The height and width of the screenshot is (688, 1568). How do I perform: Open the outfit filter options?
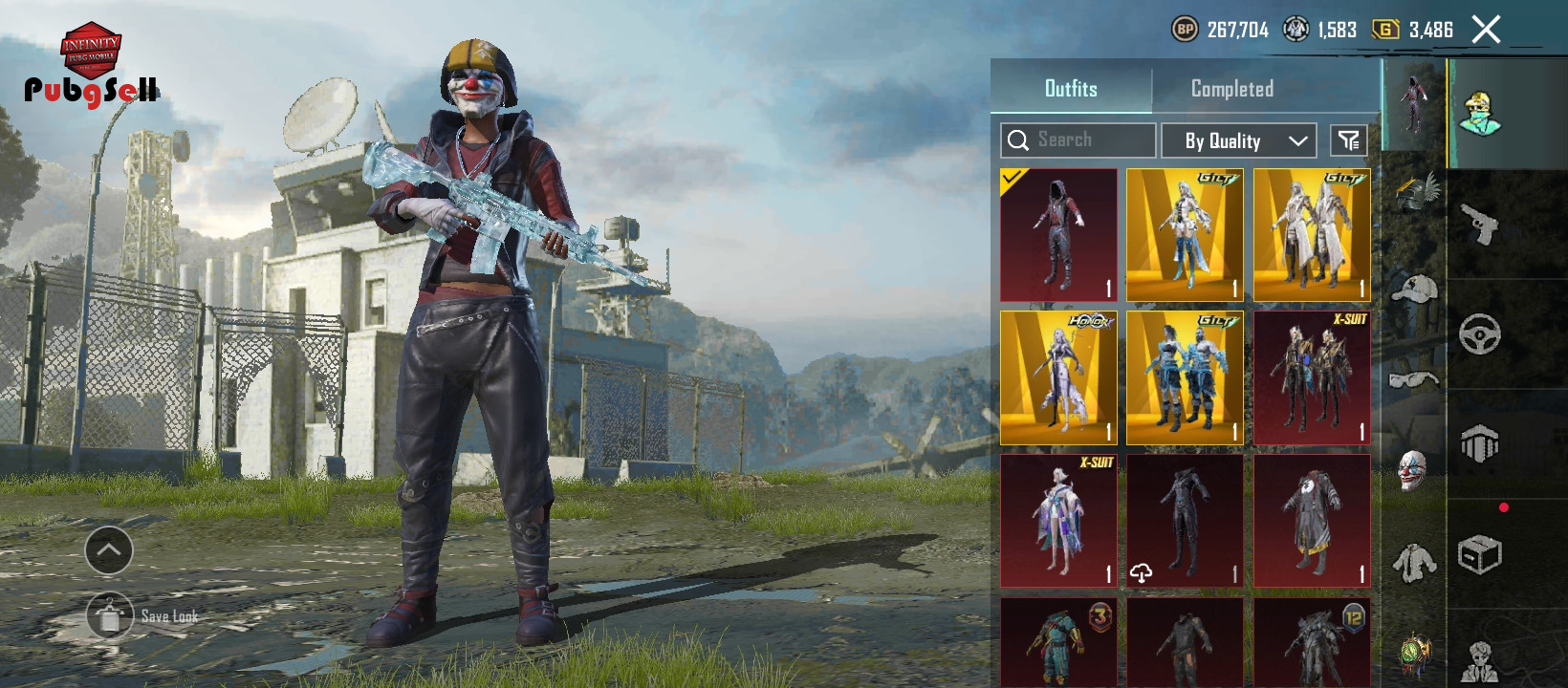(x=1349, y=140)
